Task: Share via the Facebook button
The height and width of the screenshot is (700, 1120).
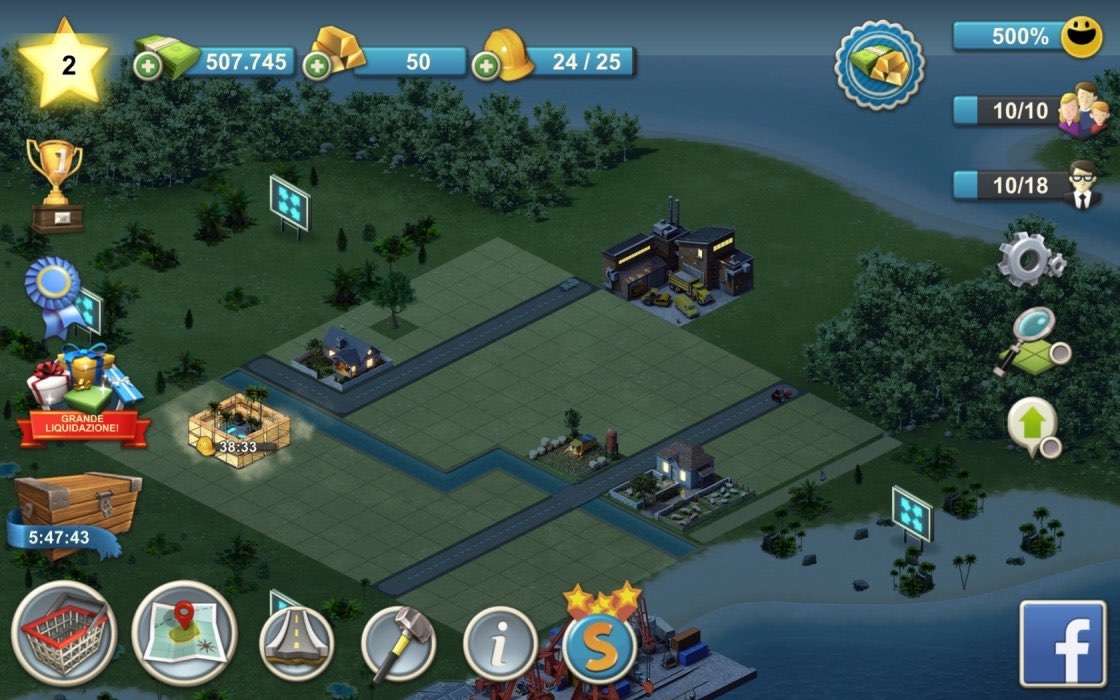Action: click(1062, 643)
